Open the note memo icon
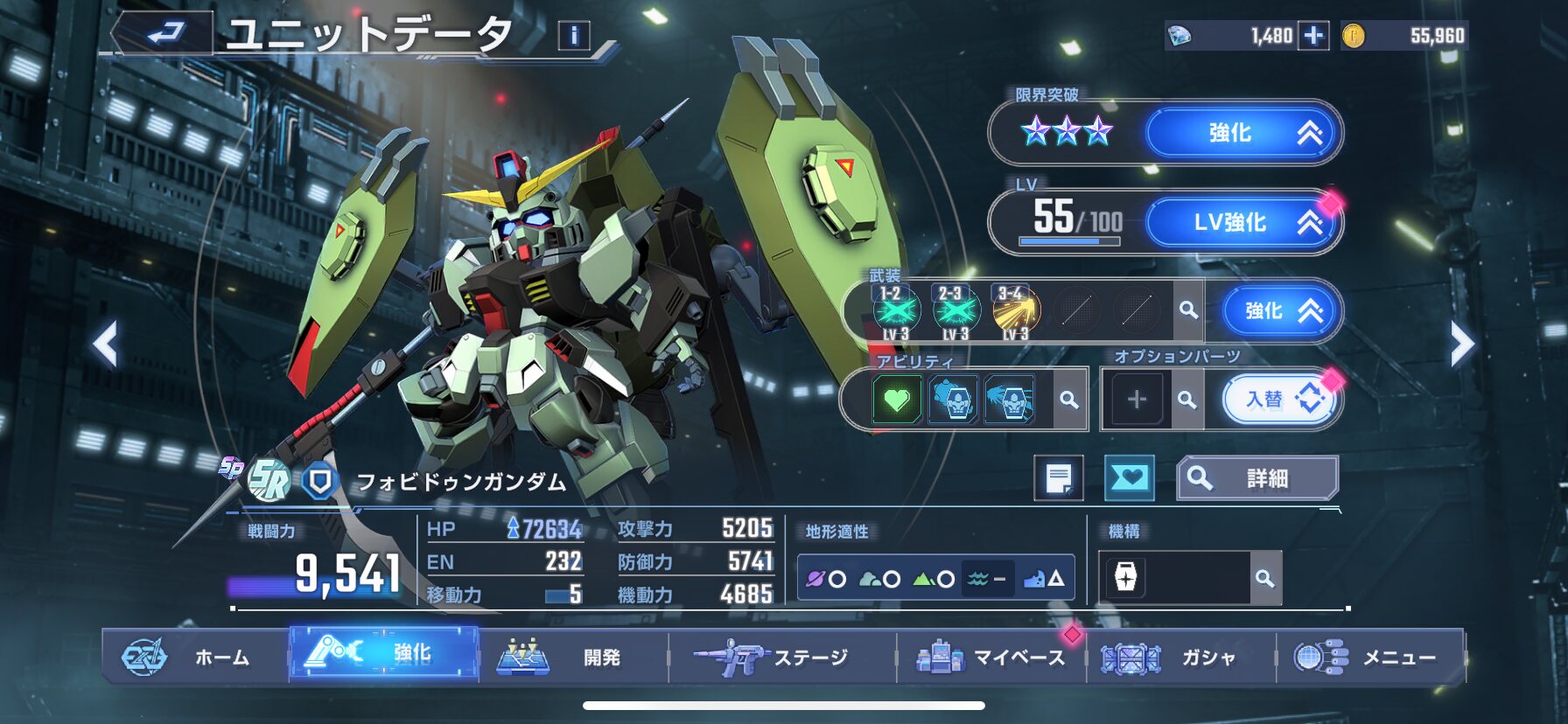Image resolution: width=1568 pixels, height=724 pixels. 1059,478
